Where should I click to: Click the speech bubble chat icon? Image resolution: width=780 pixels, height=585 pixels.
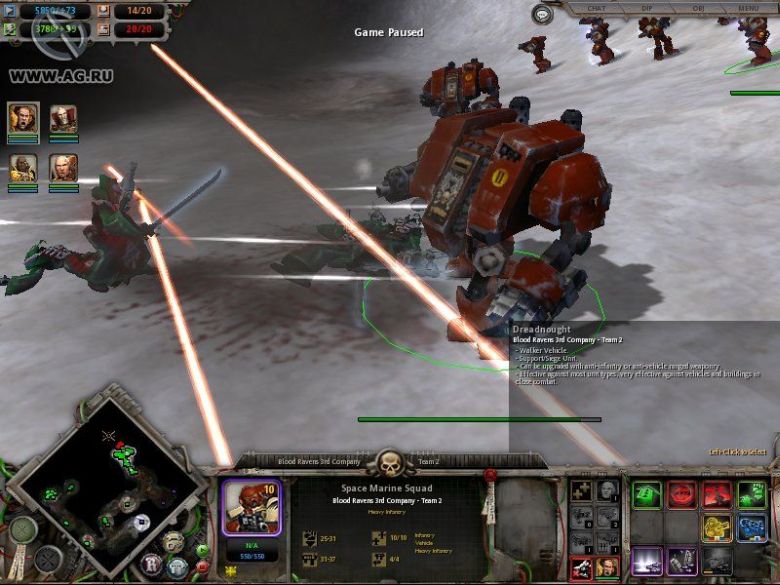(x=542, y=14)
